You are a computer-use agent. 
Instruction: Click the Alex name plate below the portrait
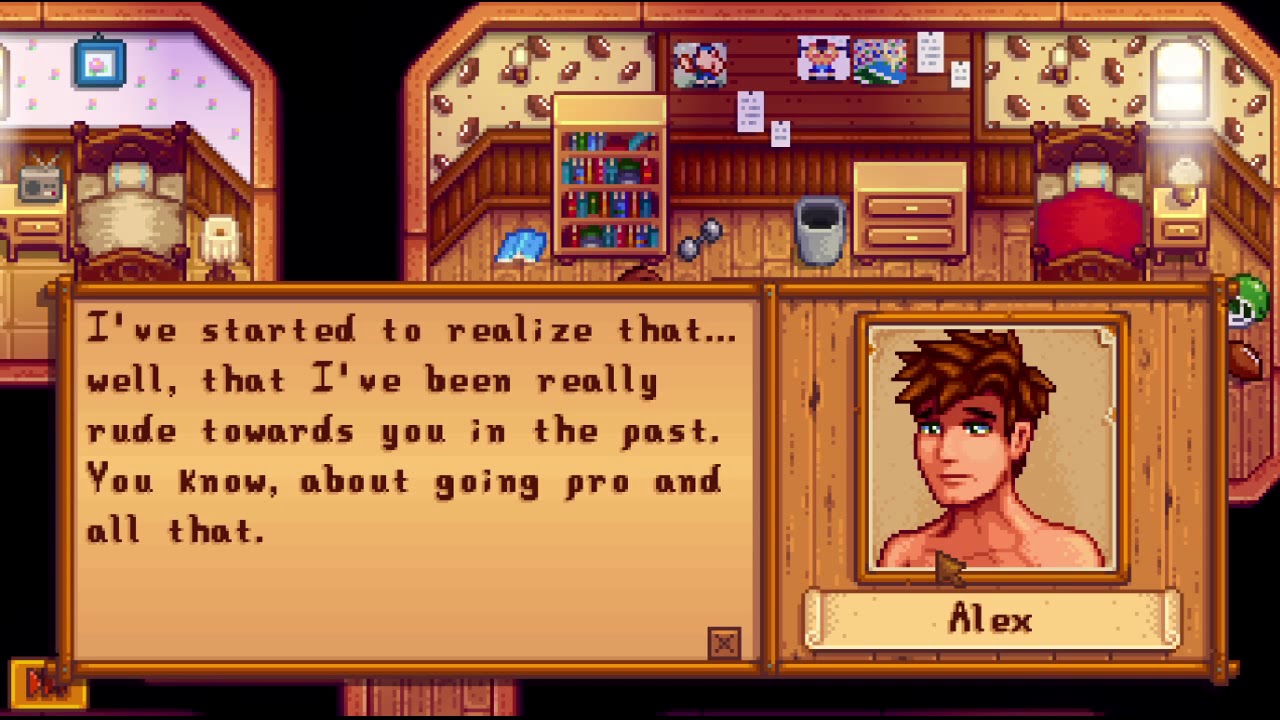(988, 620)
